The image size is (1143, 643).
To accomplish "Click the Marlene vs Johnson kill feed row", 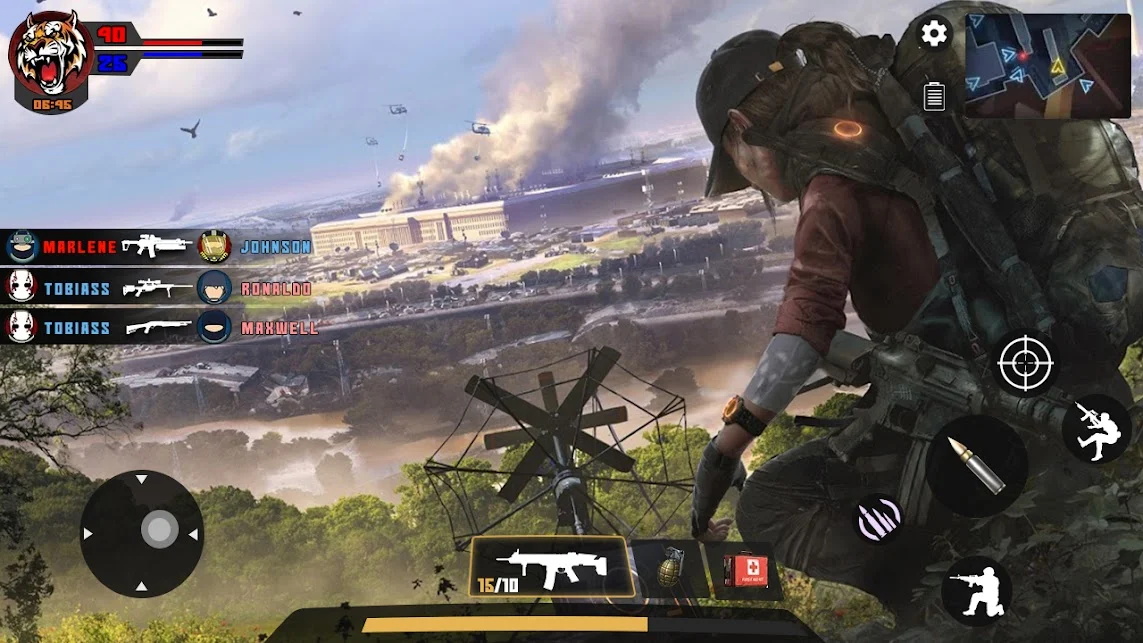I will pos(158,246).
